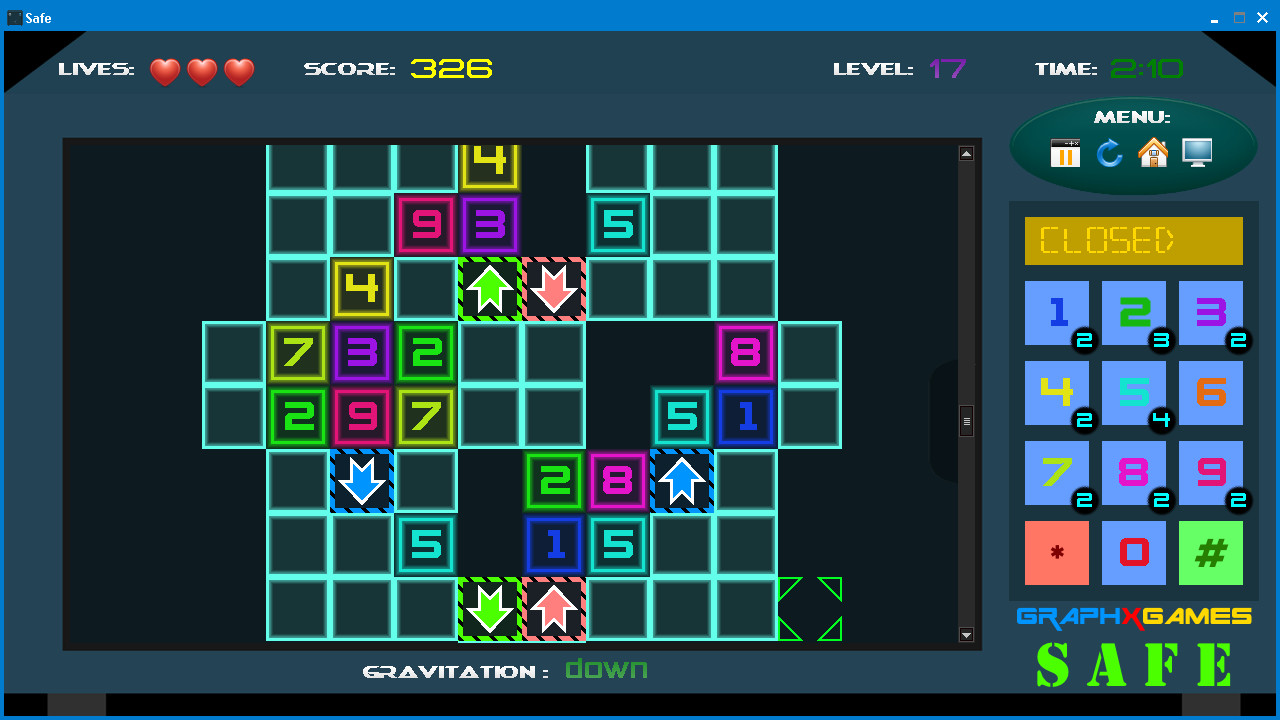The height and width of the screenshot is (720, 1280).
Task: Select the blue down arrow tile on the grid
Action: tap(362, 482)
